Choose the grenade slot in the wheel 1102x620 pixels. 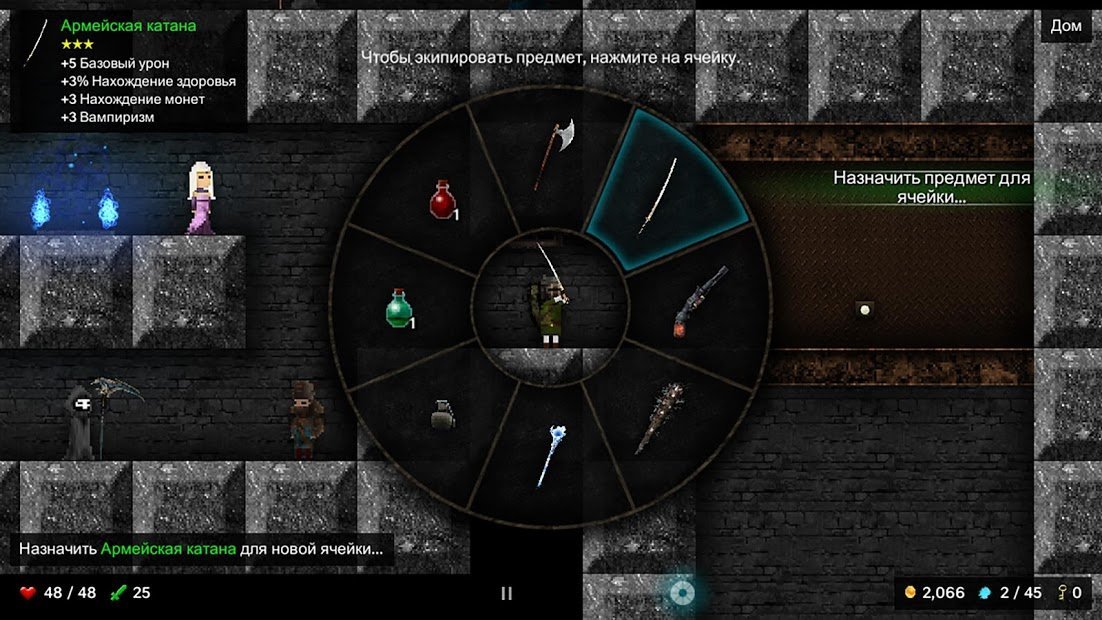[x=443, y=413]
